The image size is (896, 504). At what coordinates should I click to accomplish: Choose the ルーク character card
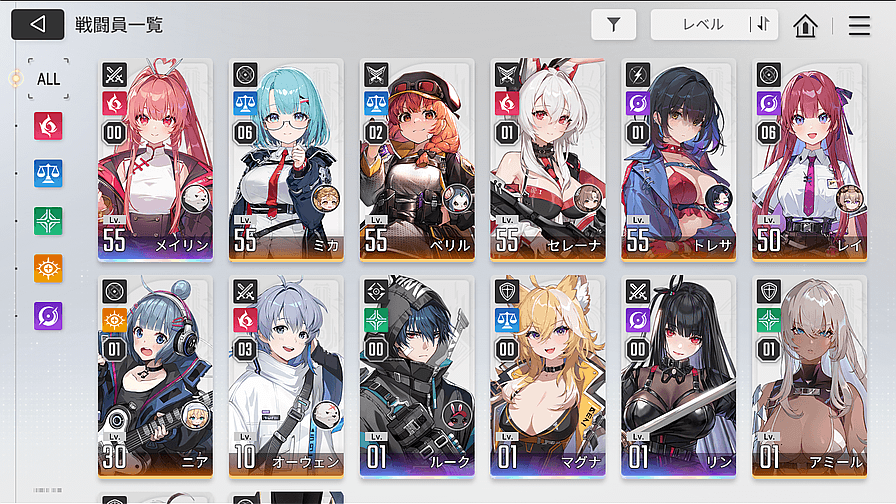[x=417, y=377]
